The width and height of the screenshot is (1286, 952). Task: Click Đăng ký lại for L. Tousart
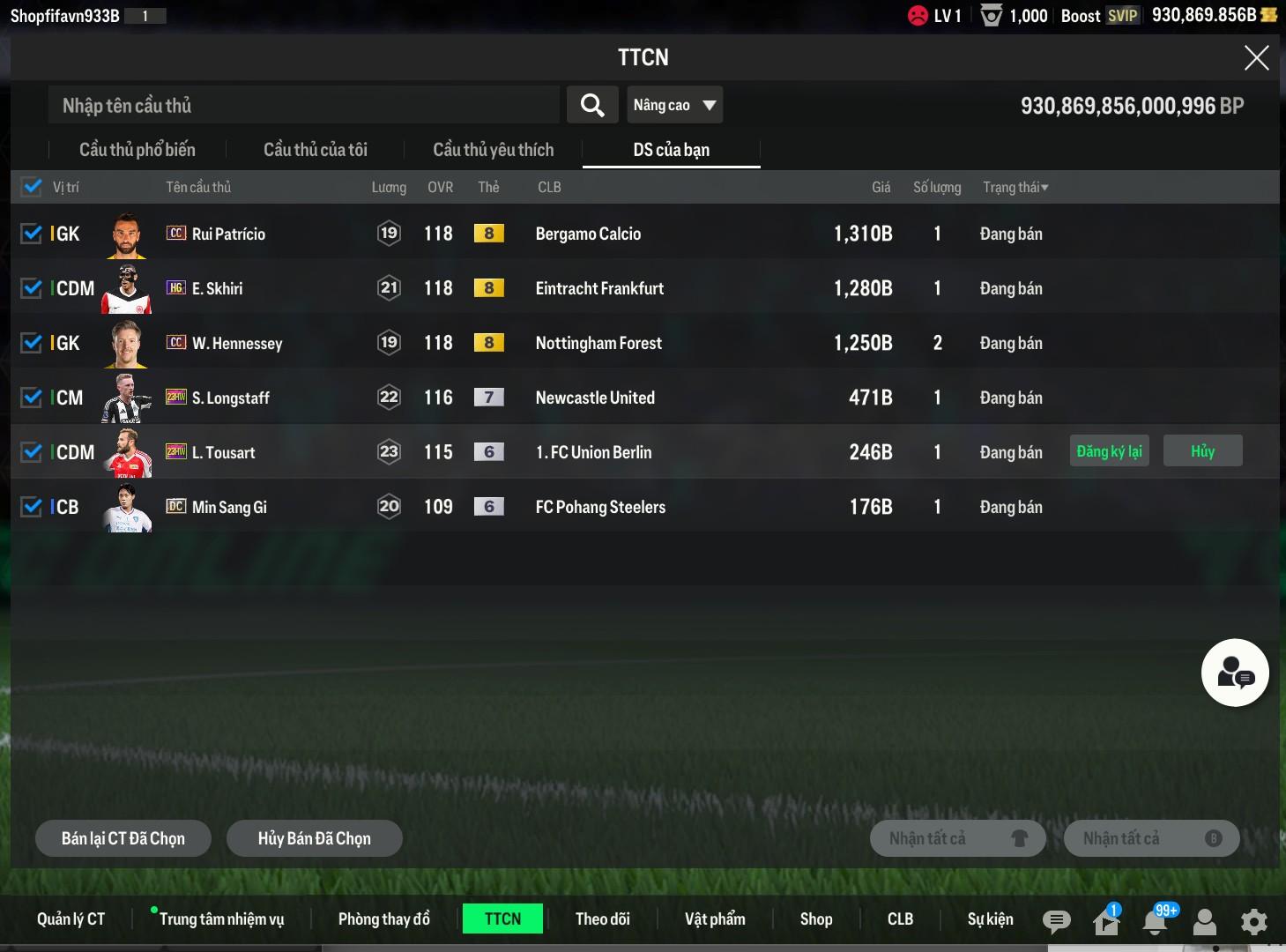(x=1109, y=451)
